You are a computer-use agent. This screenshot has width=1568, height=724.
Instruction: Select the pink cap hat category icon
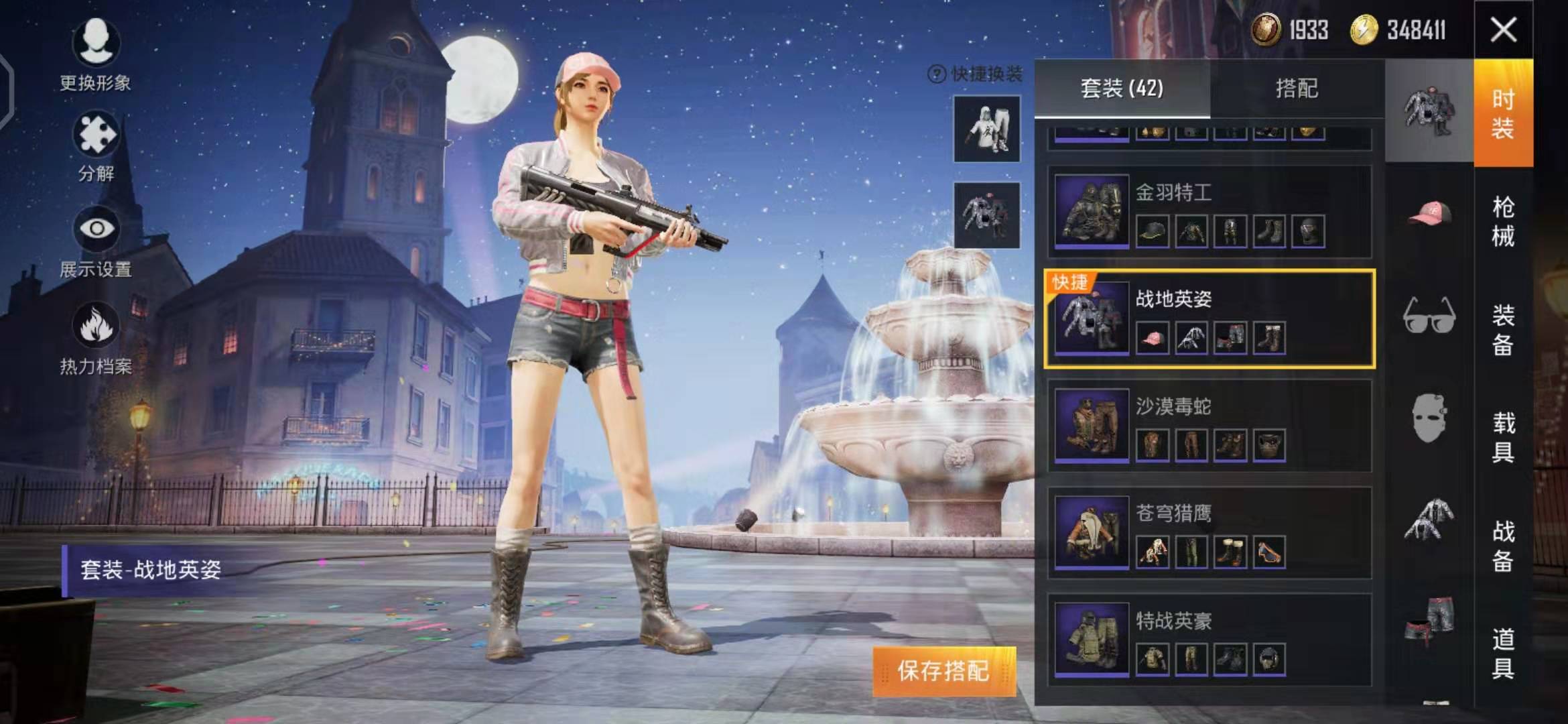(x=1429, y=215)
